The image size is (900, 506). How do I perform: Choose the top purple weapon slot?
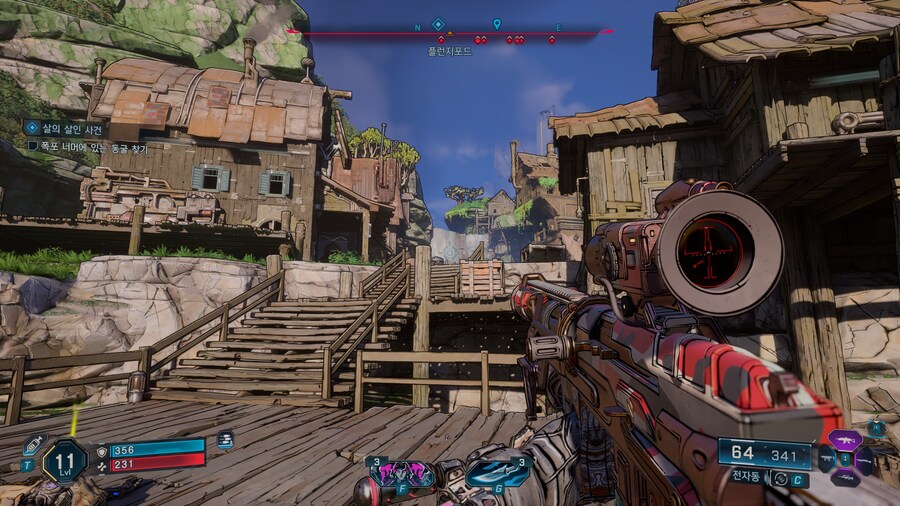pos(844,440)
